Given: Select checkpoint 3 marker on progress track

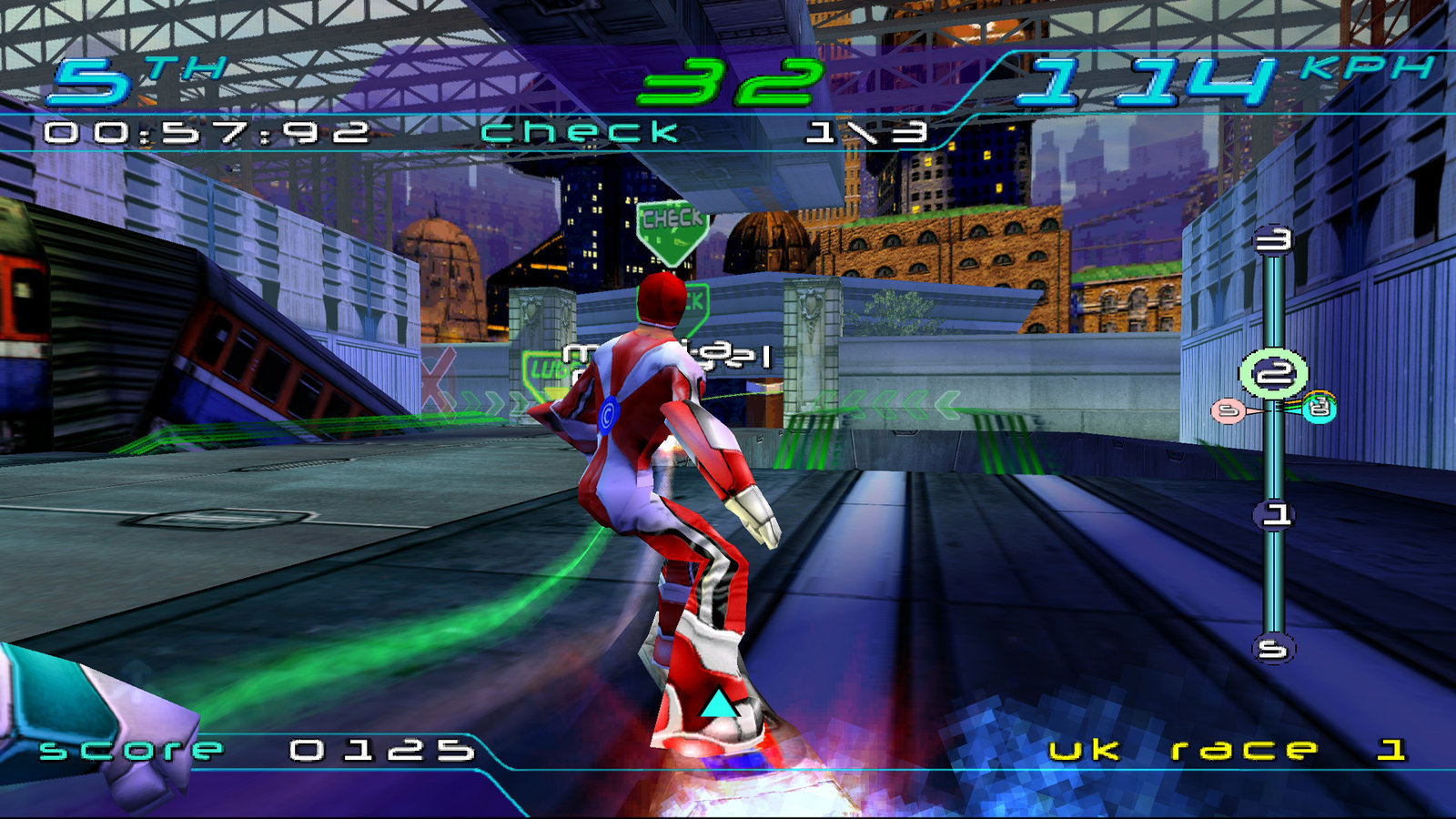Looking at the screenshot, I should tap(1273, 241).
